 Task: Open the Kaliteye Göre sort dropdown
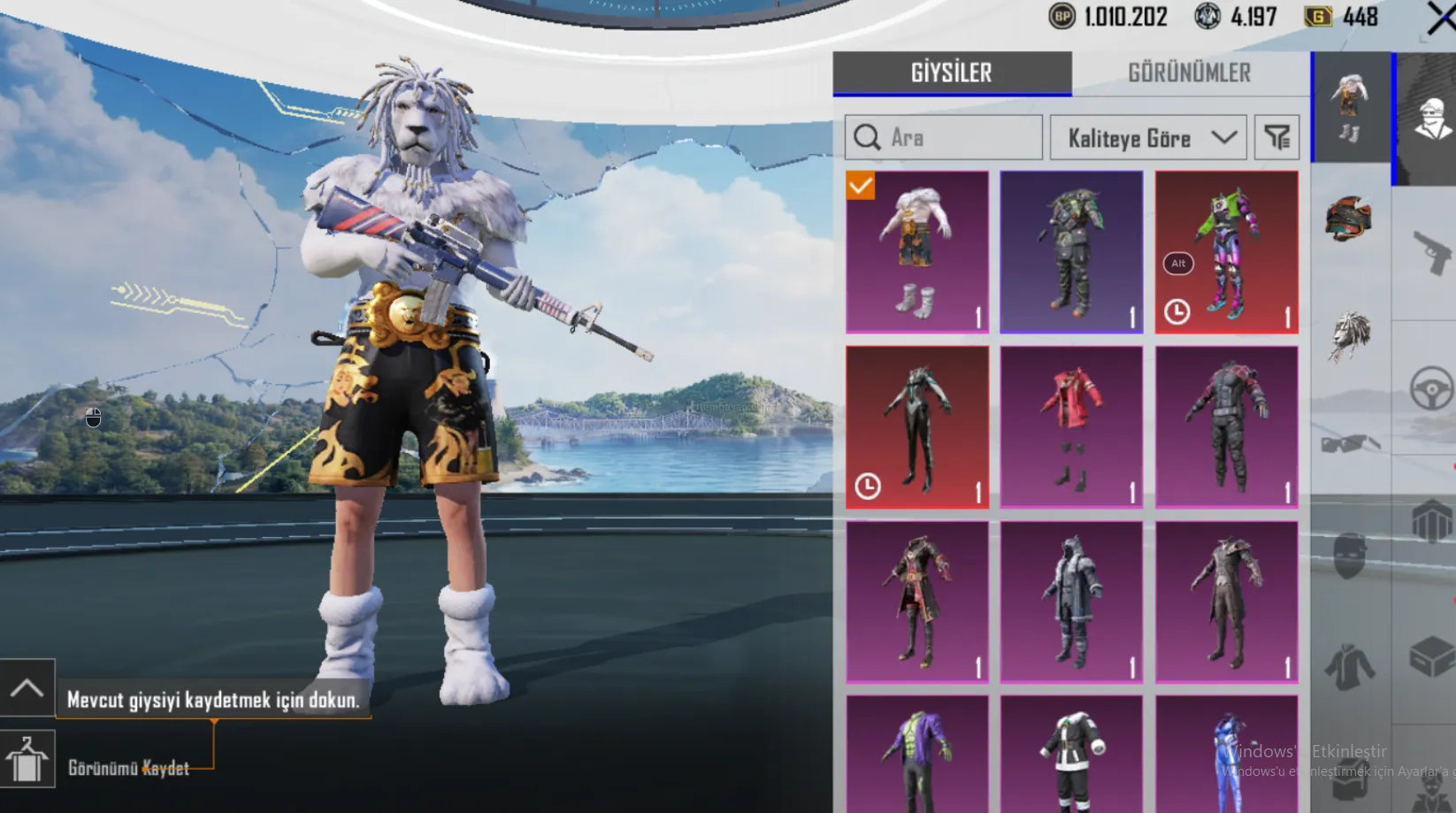point(1148,138)
